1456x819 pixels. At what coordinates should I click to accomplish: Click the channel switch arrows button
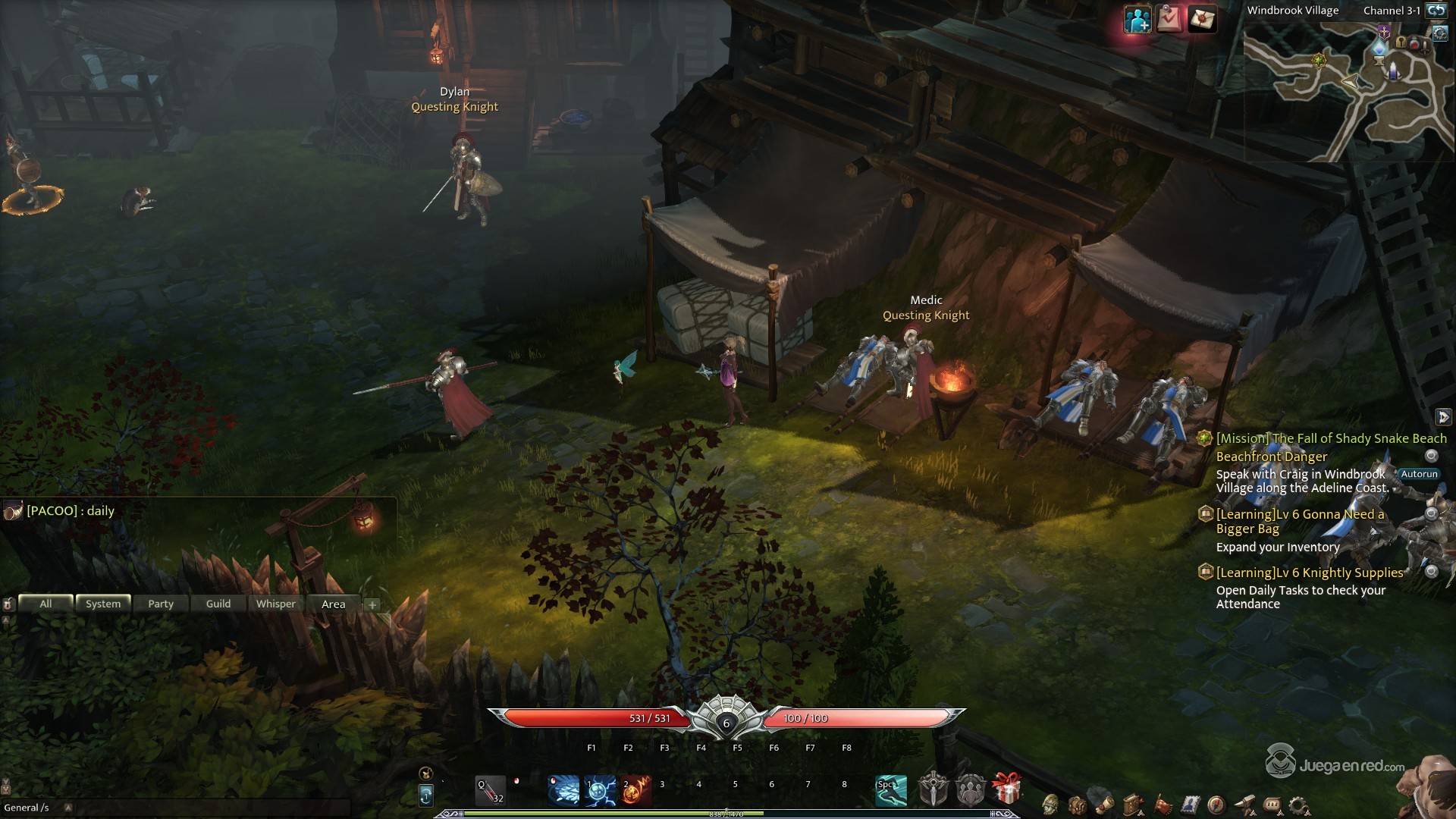coord(1435,11)
